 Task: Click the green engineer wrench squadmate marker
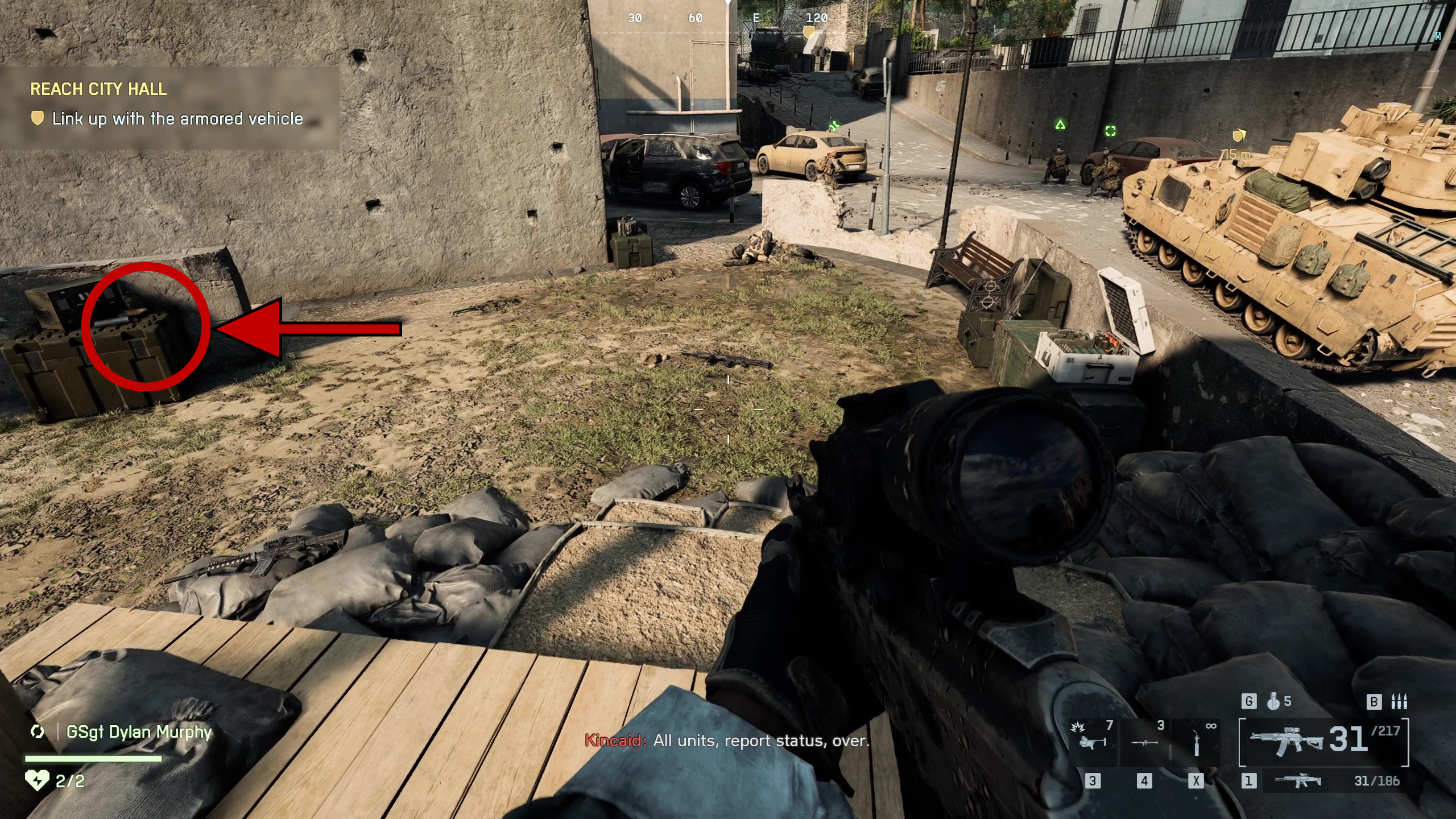tap(834, 126)
